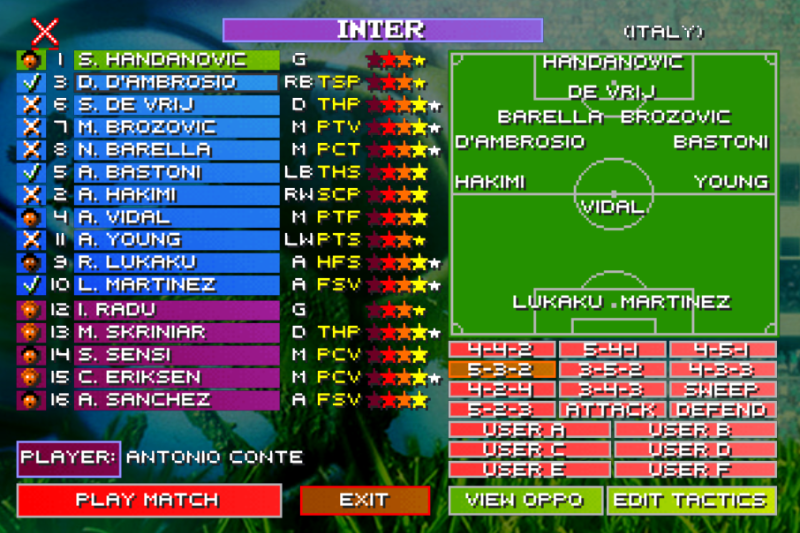Start the game with Play Match
800x533 pixels.
pos(148,500)
